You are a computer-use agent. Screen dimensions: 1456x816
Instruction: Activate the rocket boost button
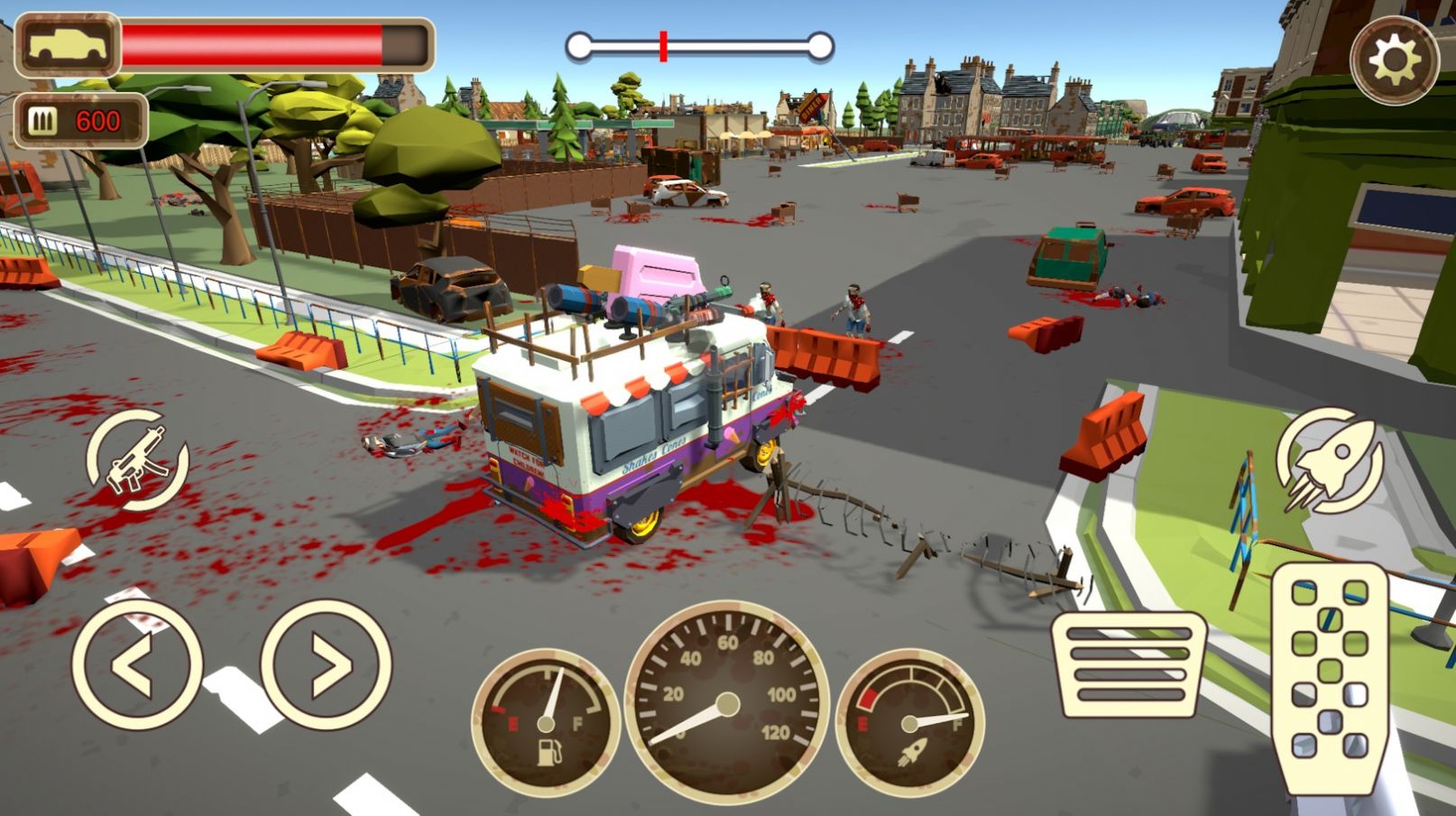pos(1330,461)
